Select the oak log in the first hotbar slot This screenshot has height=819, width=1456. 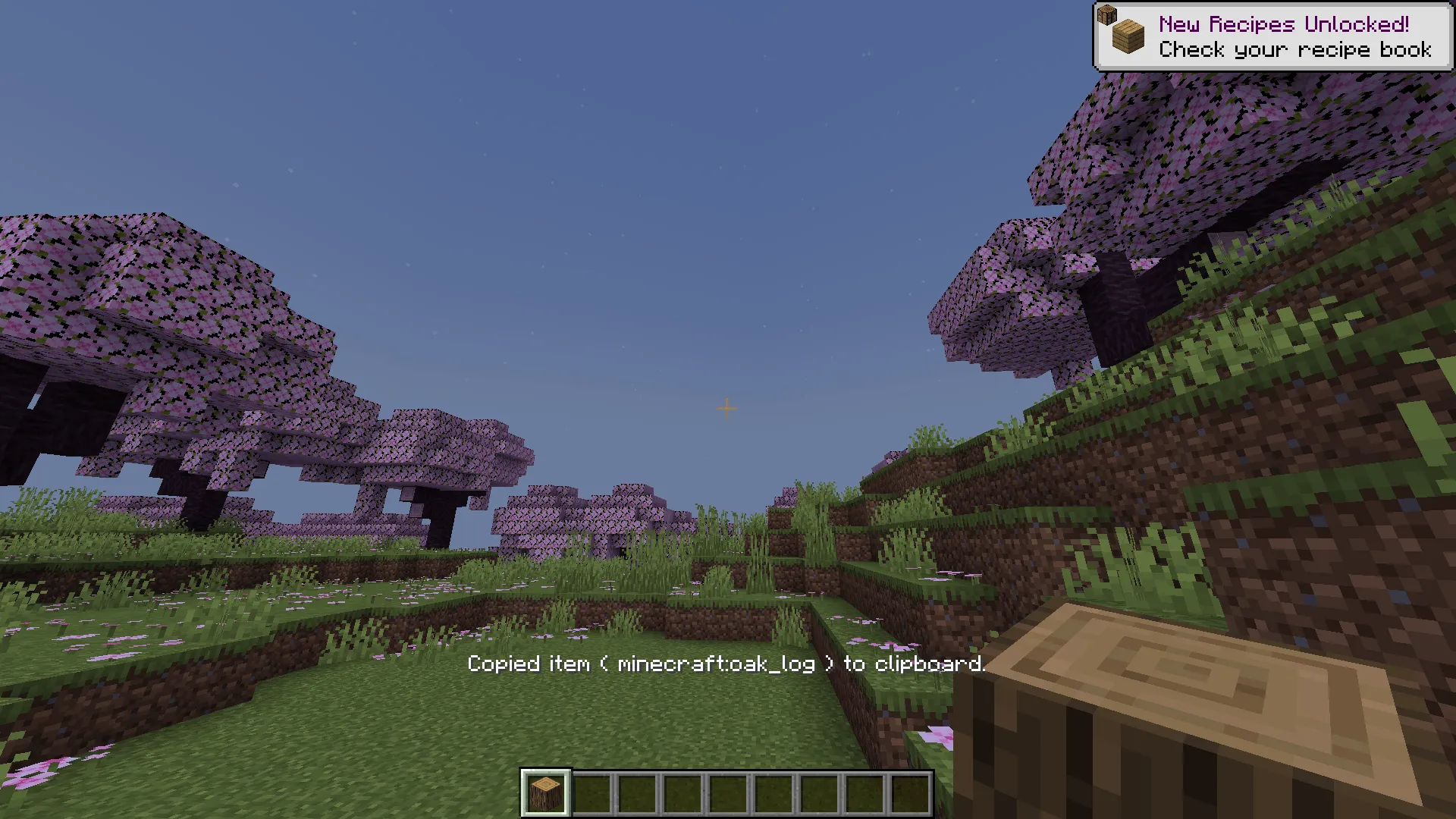point(544,791)
